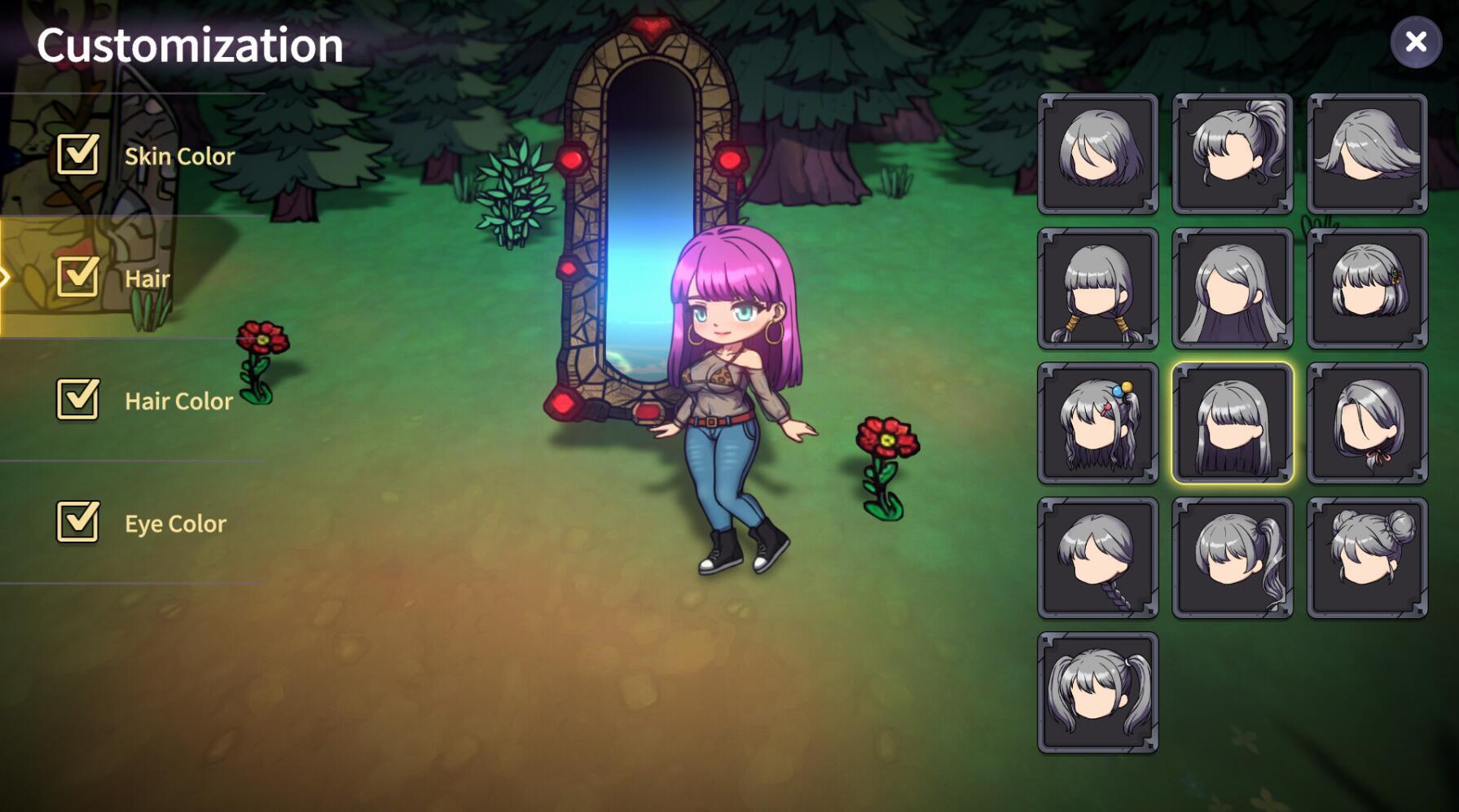
Task: Choose the long straight center-part hairstyle
Action: coord(1232,287)
